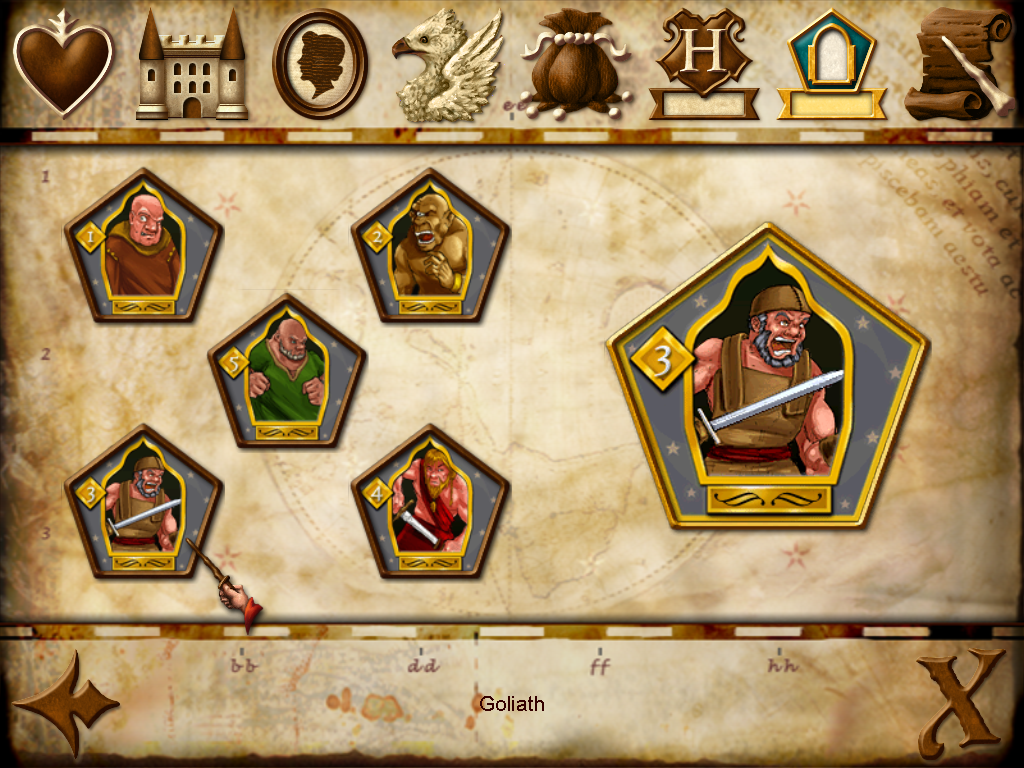Screen dimensions: 1024x768
Task: Go back with the left arrow button
Action: 65,702
